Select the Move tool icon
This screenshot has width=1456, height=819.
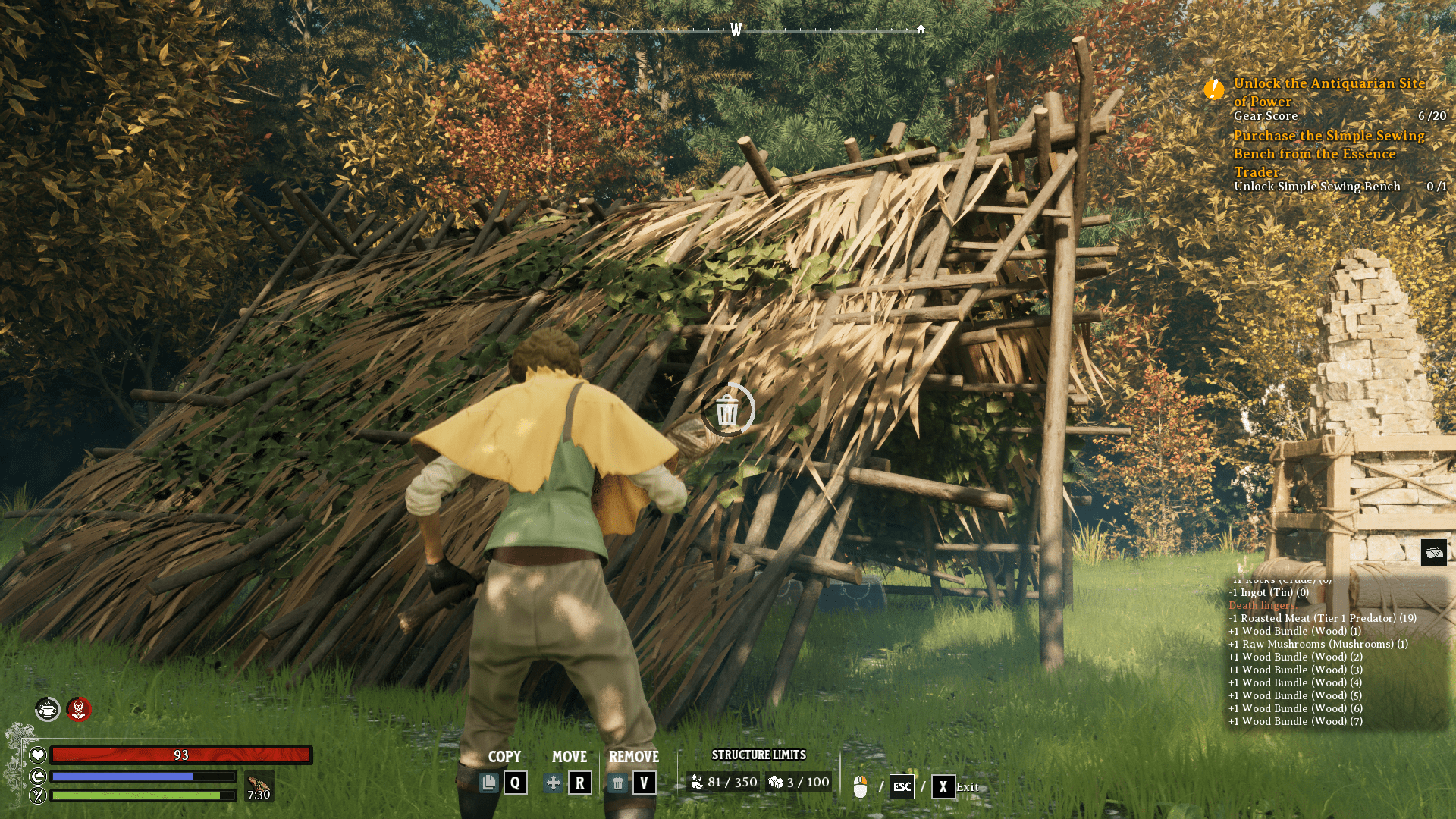[x=554, y=782]
